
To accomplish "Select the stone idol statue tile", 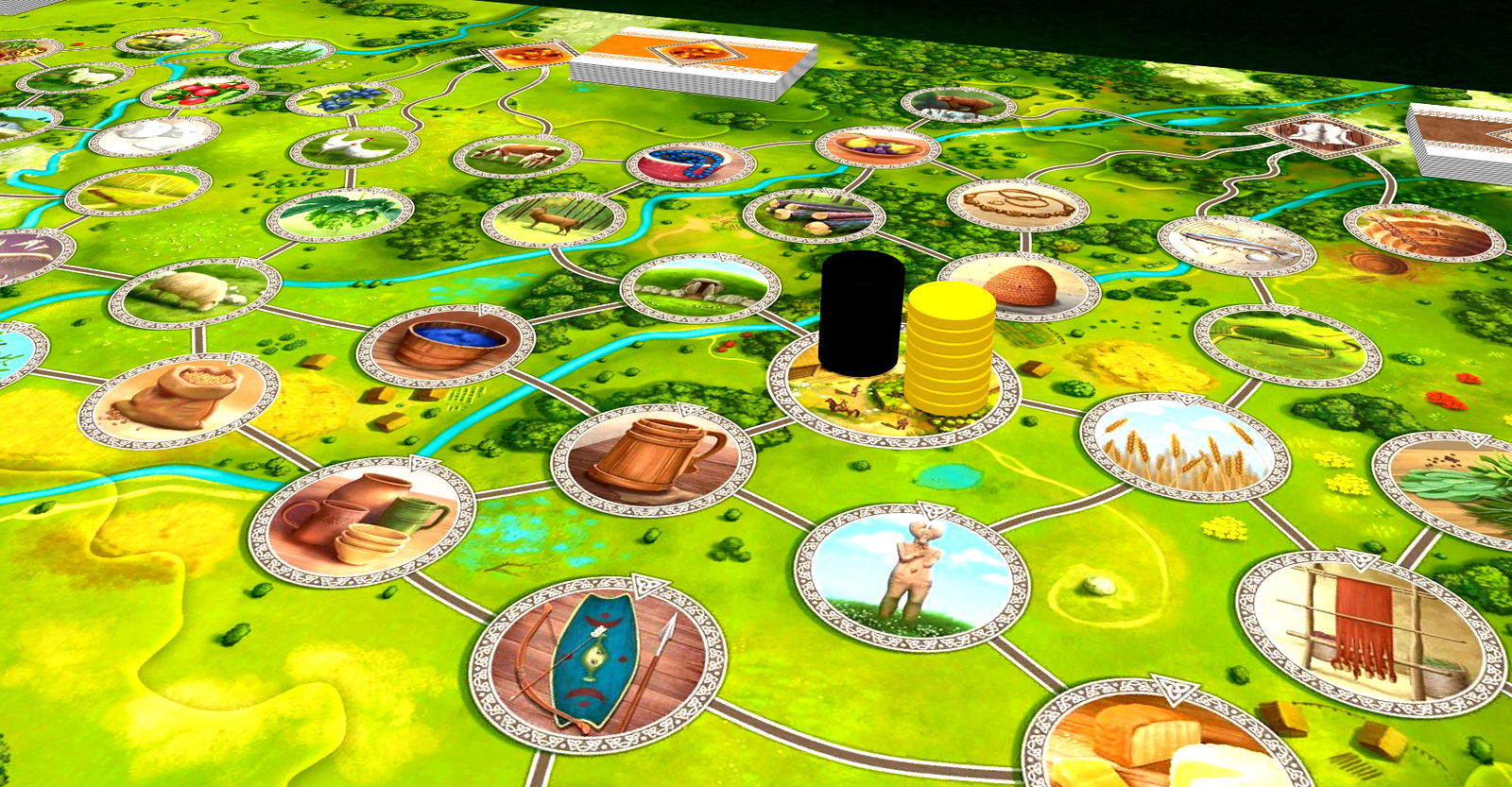I will point(912,576).
